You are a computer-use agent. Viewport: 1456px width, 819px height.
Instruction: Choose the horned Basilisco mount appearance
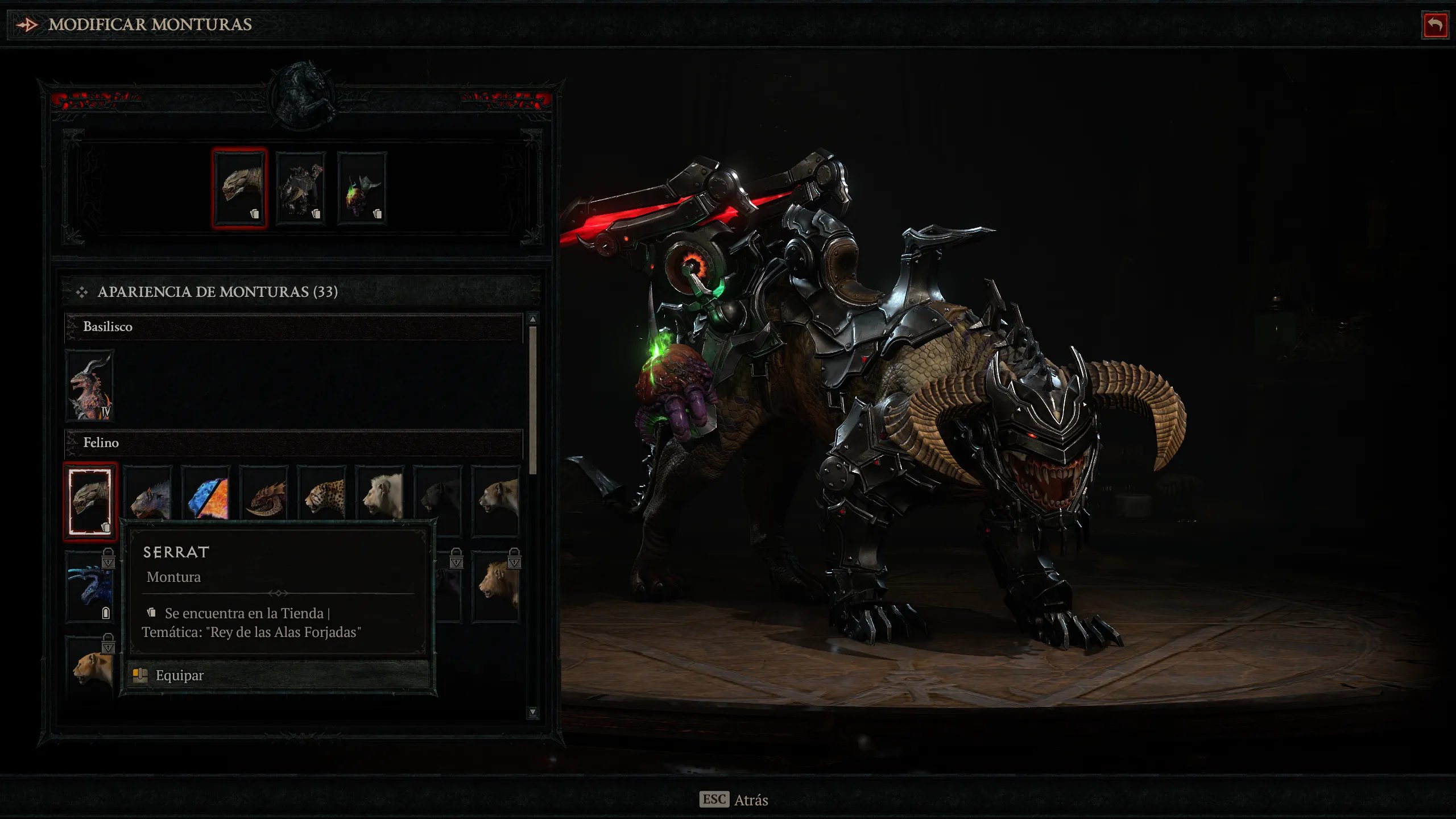tap(90, 386)
